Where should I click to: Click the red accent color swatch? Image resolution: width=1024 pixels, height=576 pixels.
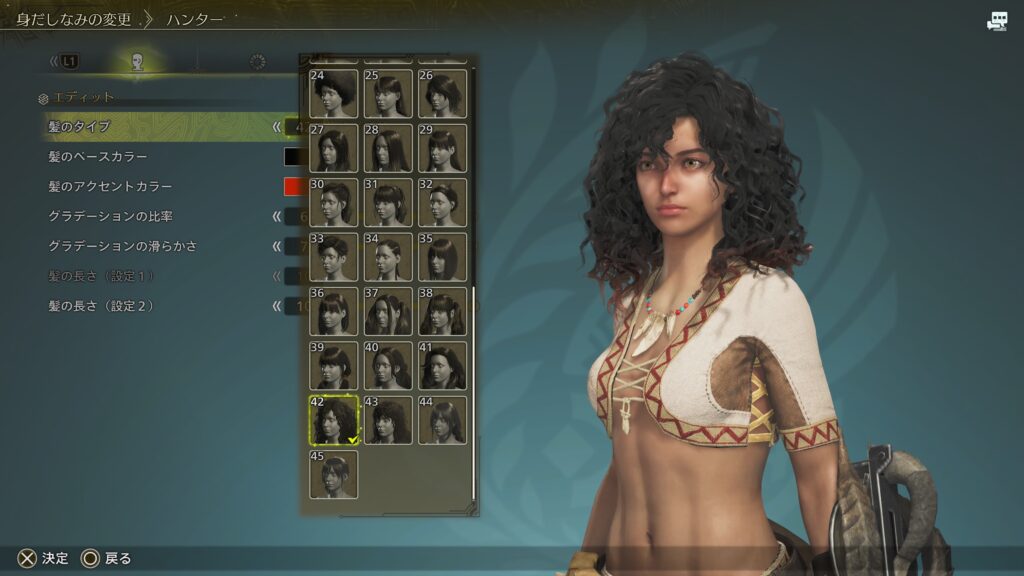pyautogui.click(x=293, y=187)
